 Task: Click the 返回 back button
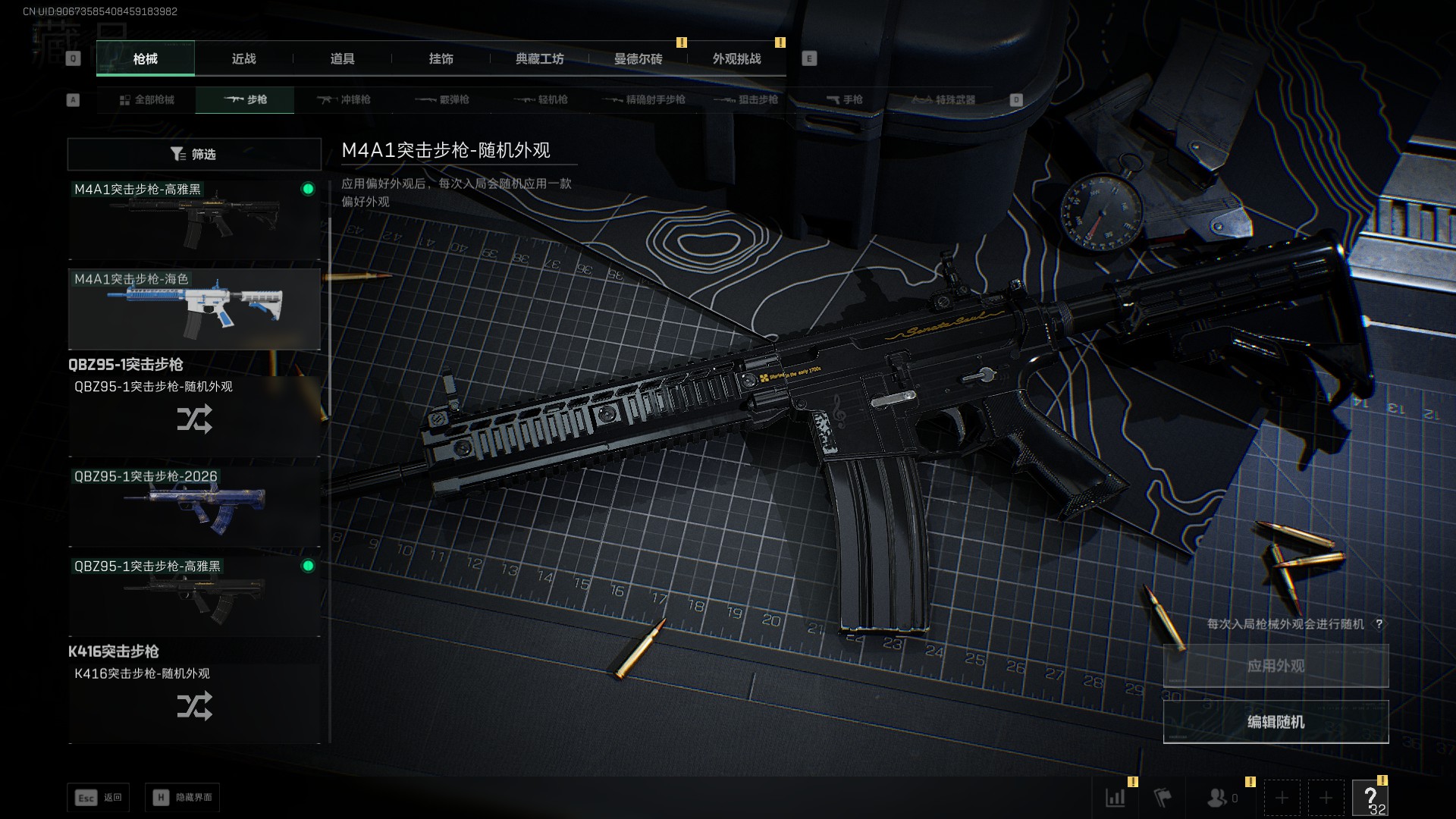click(x=99, y=798)
